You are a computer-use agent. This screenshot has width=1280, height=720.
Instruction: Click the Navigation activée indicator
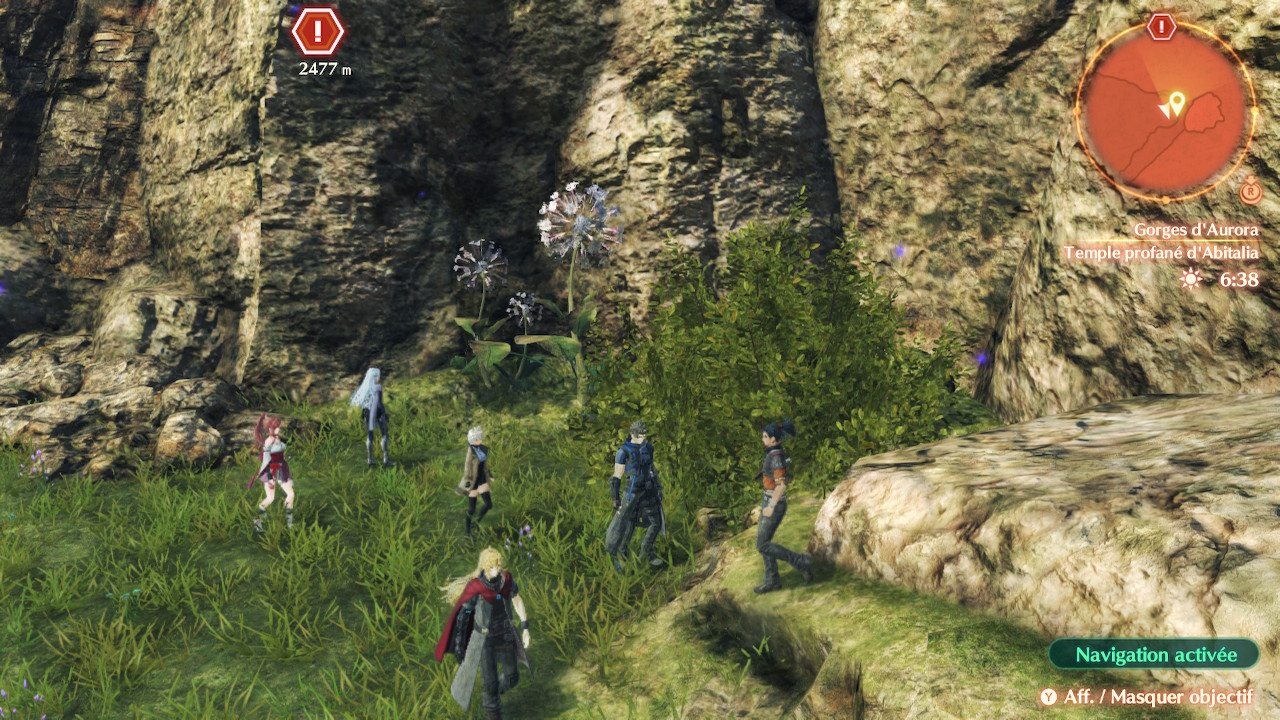[1154, 655]
